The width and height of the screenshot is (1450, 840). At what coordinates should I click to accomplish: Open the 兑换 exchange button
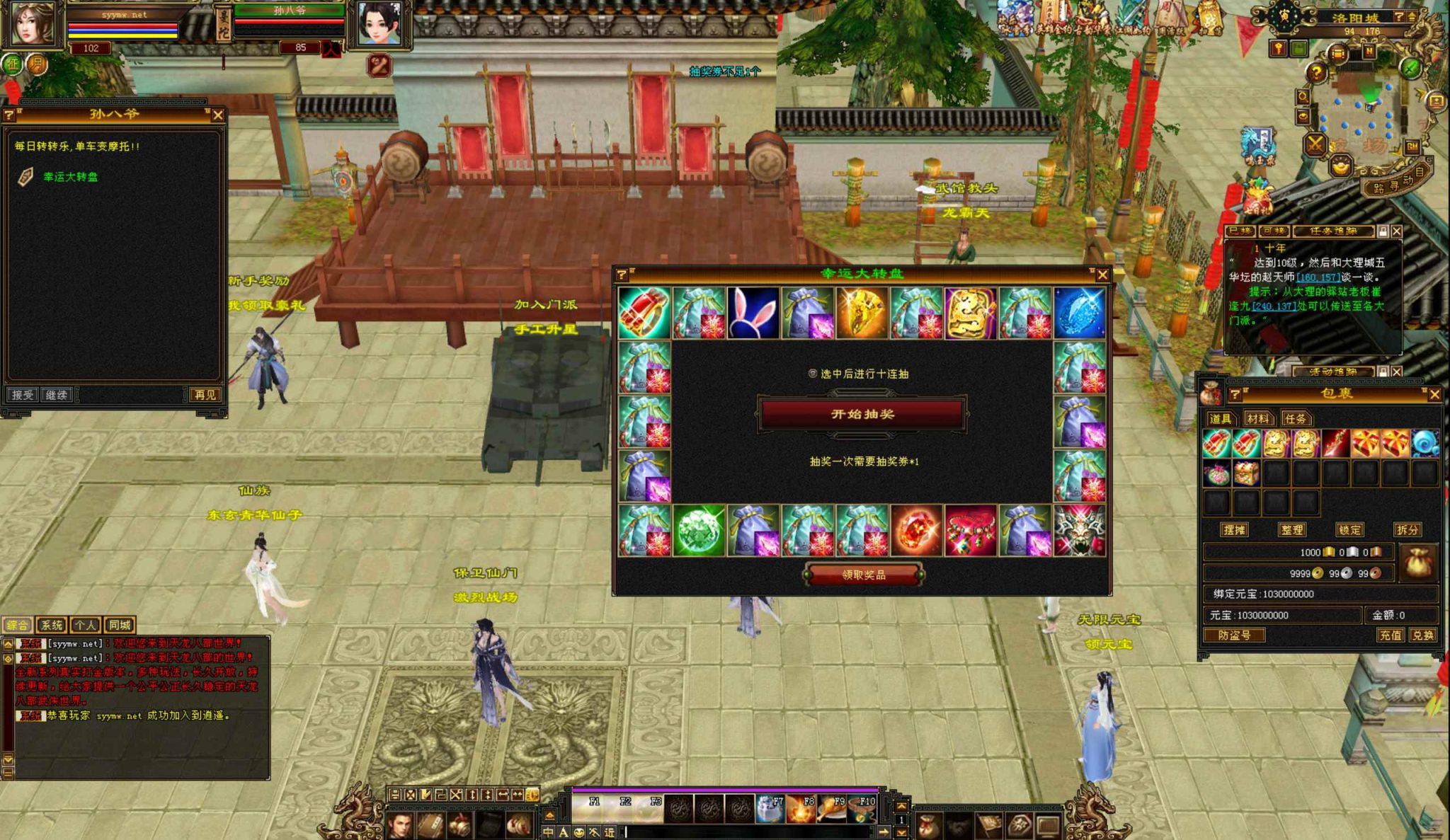coord(1422,635)
